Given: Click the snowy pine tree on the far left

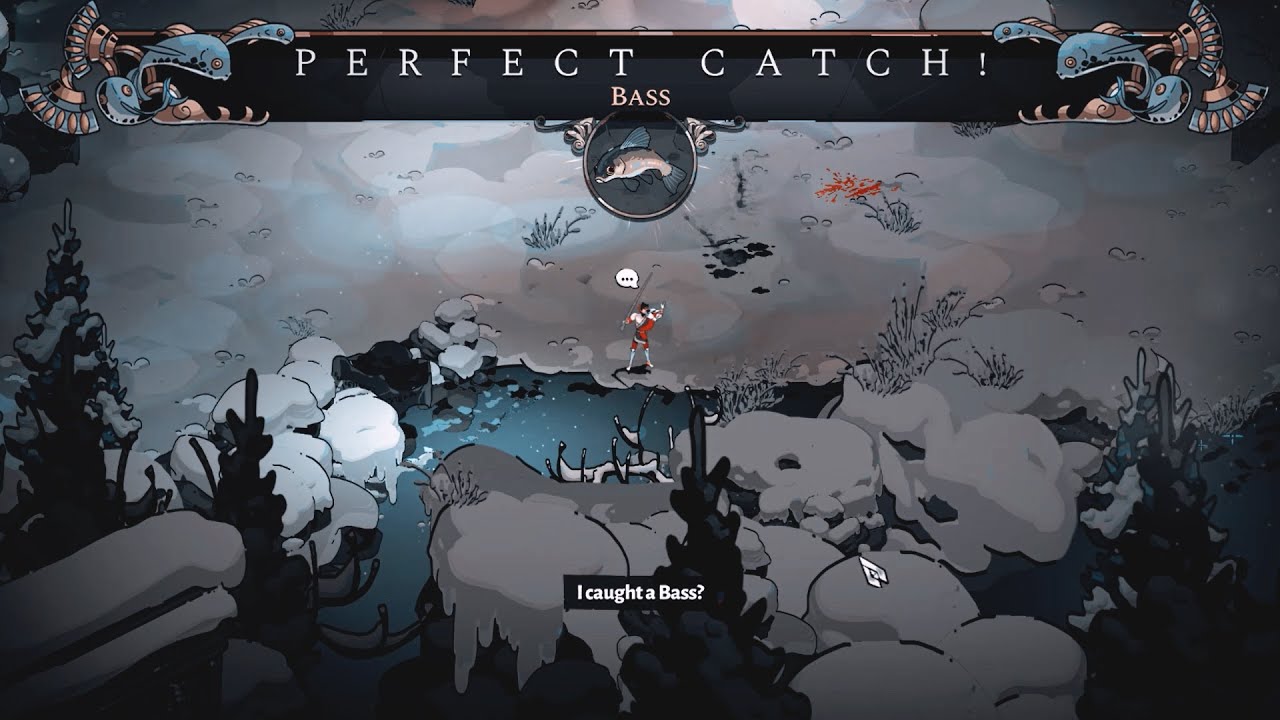Looking at the screenshot, I should click(60, 350).
